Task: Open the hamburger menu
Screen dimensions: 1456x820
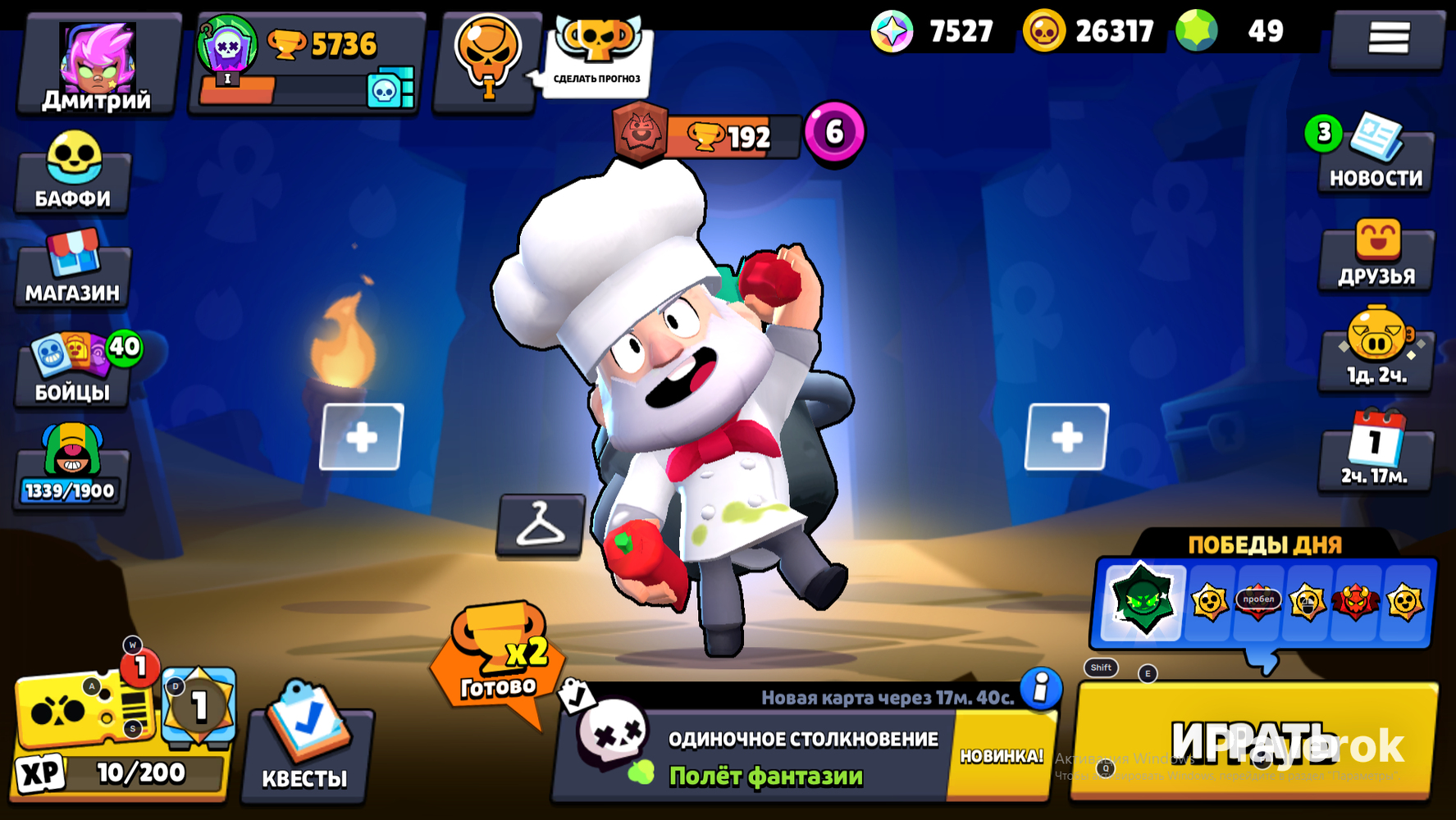Action: coord(1388,39)
